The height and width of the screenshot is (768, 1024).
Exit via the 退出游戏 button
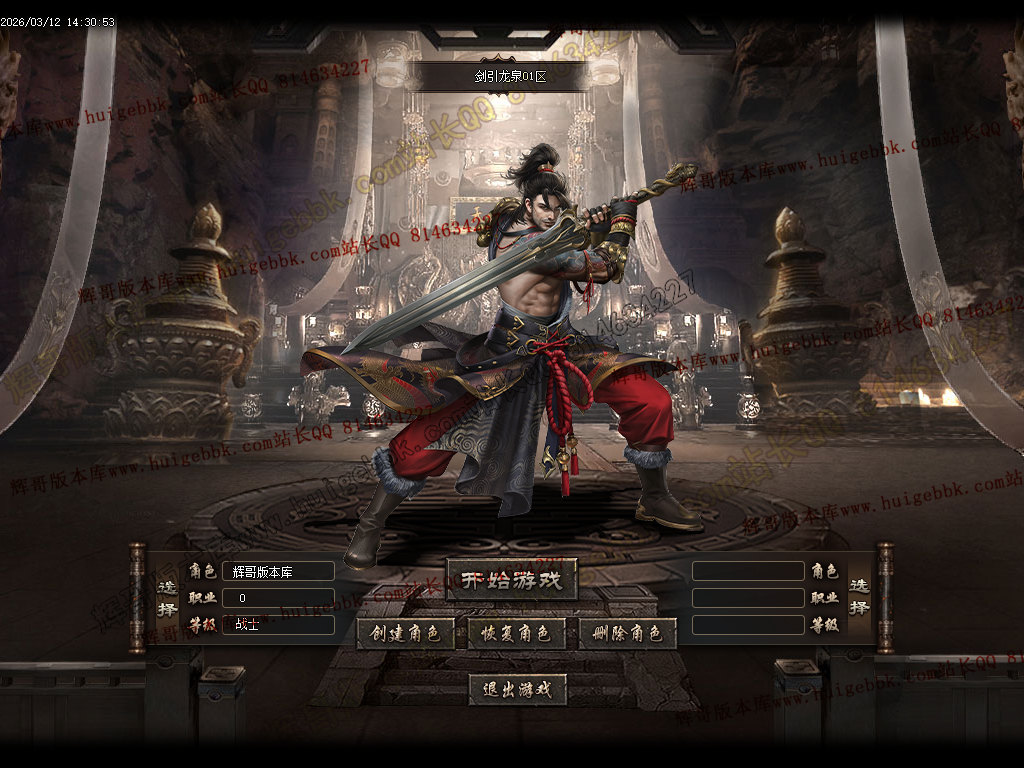518,689
